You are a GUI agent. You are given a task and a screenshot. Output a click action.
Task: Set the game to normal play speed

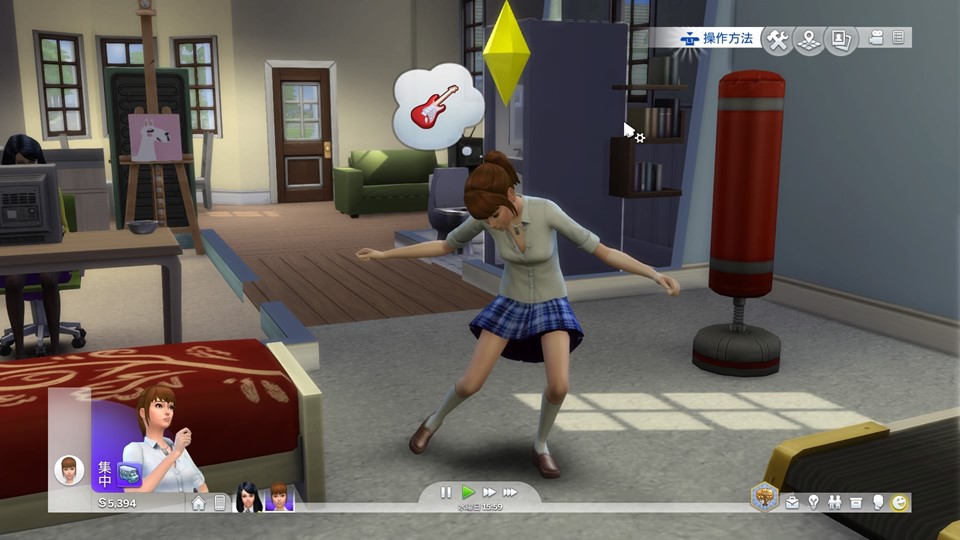[467, 492]
